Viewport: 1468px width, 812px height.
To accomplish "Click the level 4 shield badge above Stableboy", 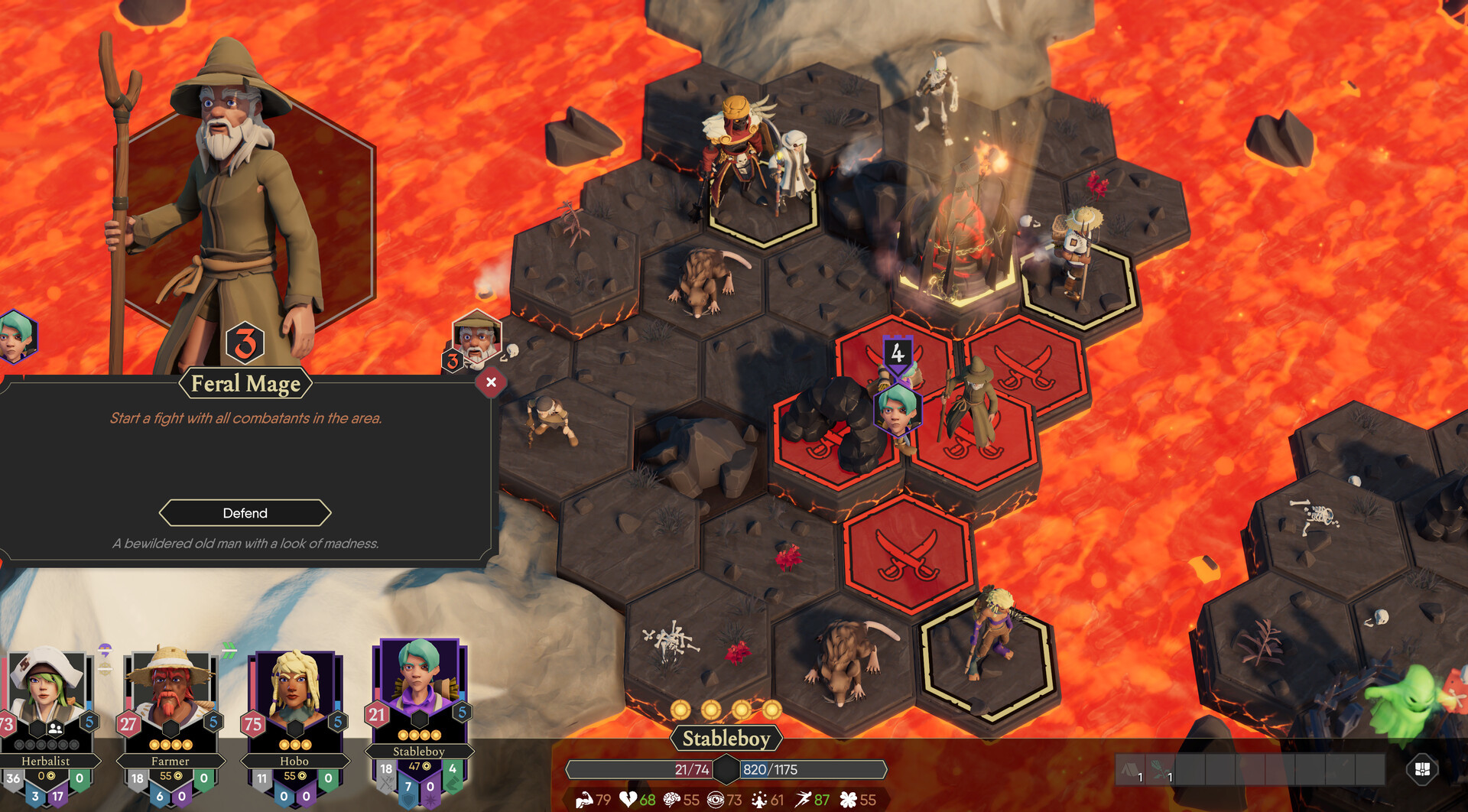I will (x=897, y=352).
